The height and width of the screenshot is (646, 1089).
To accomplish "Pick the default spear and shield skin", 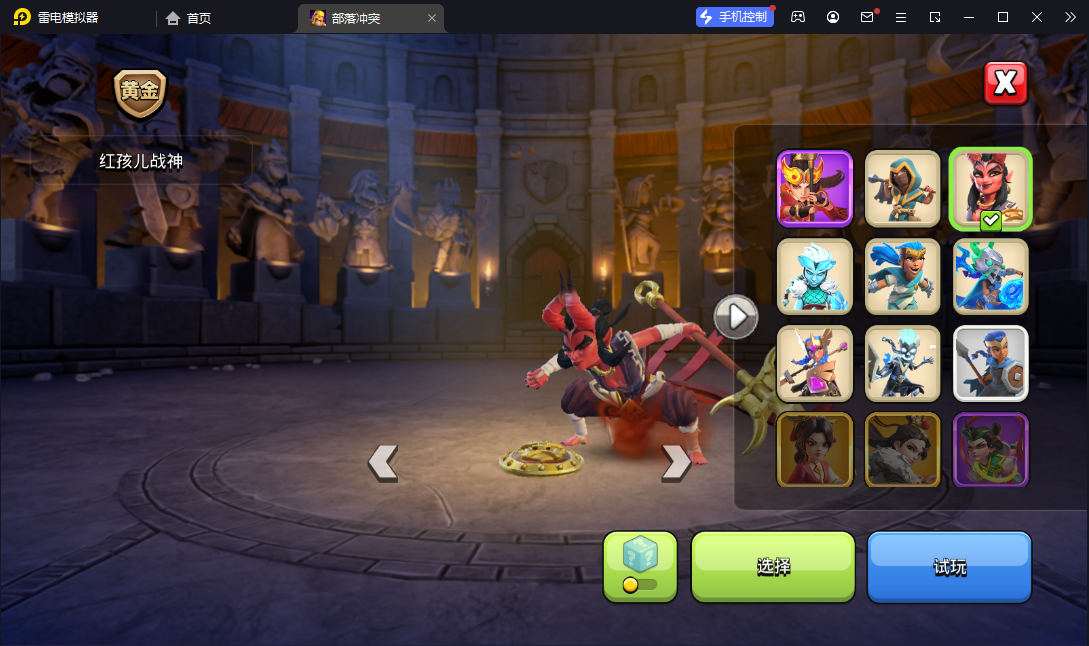I will 990,363.
